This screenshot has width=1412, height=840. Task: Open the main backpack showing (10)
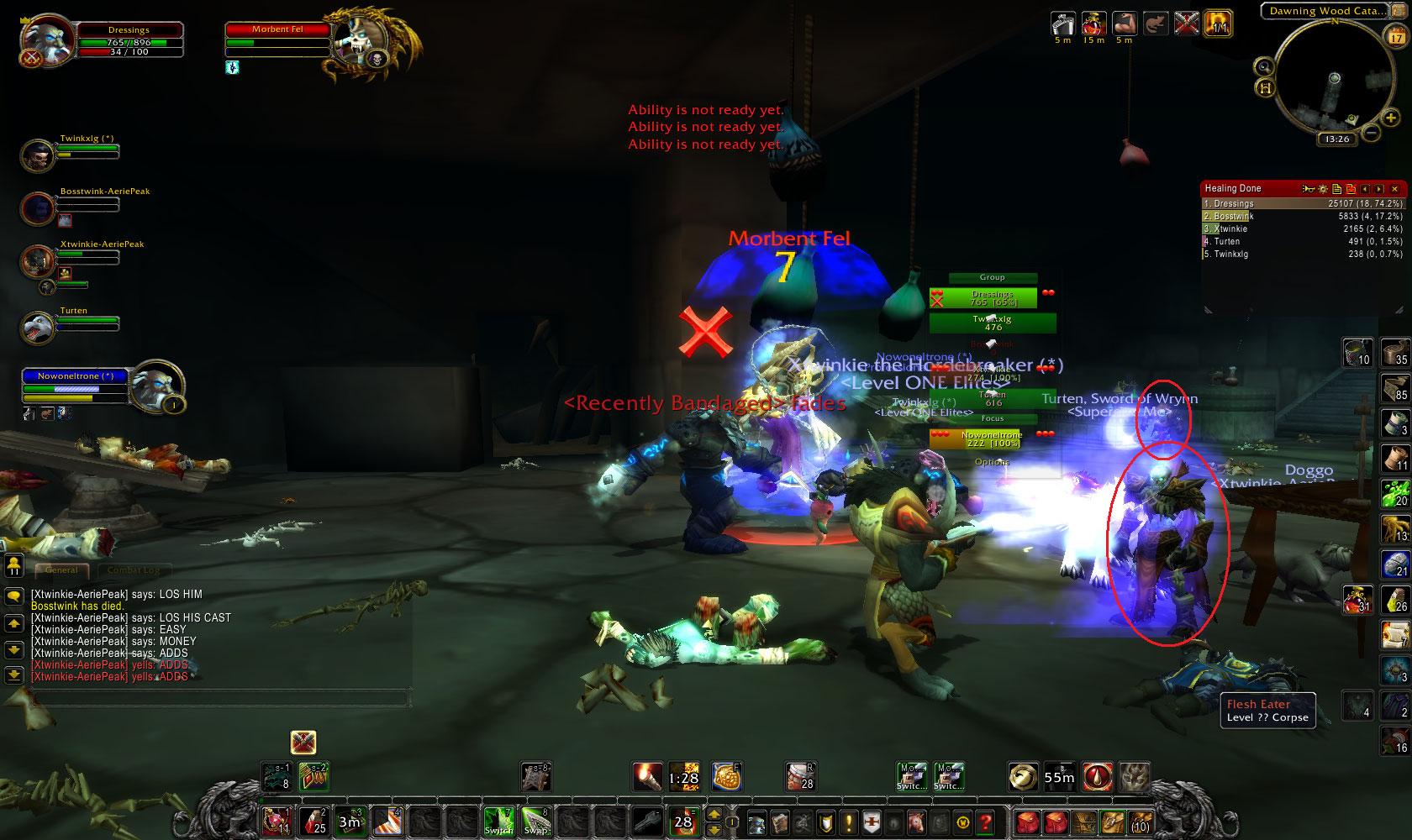tap(1139, 822)
